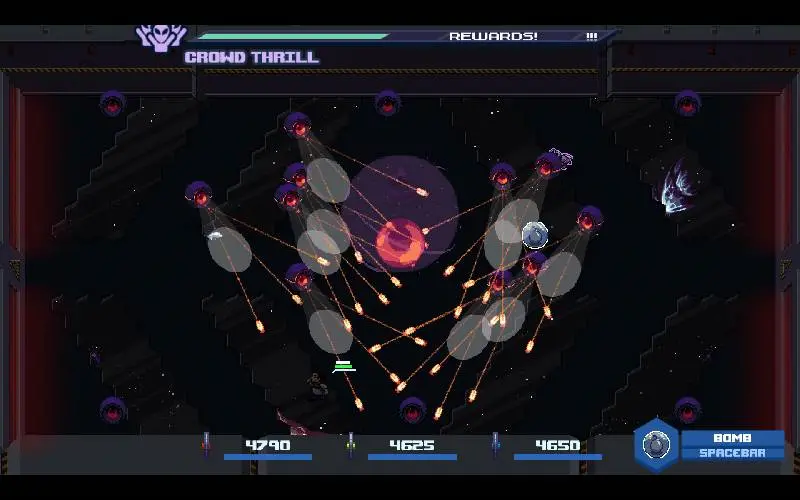Image resolution: width=800 pixels, height=500 pixels.
Task: Pick the weapon icon beside 4650
Action: [x=495, y=445]
